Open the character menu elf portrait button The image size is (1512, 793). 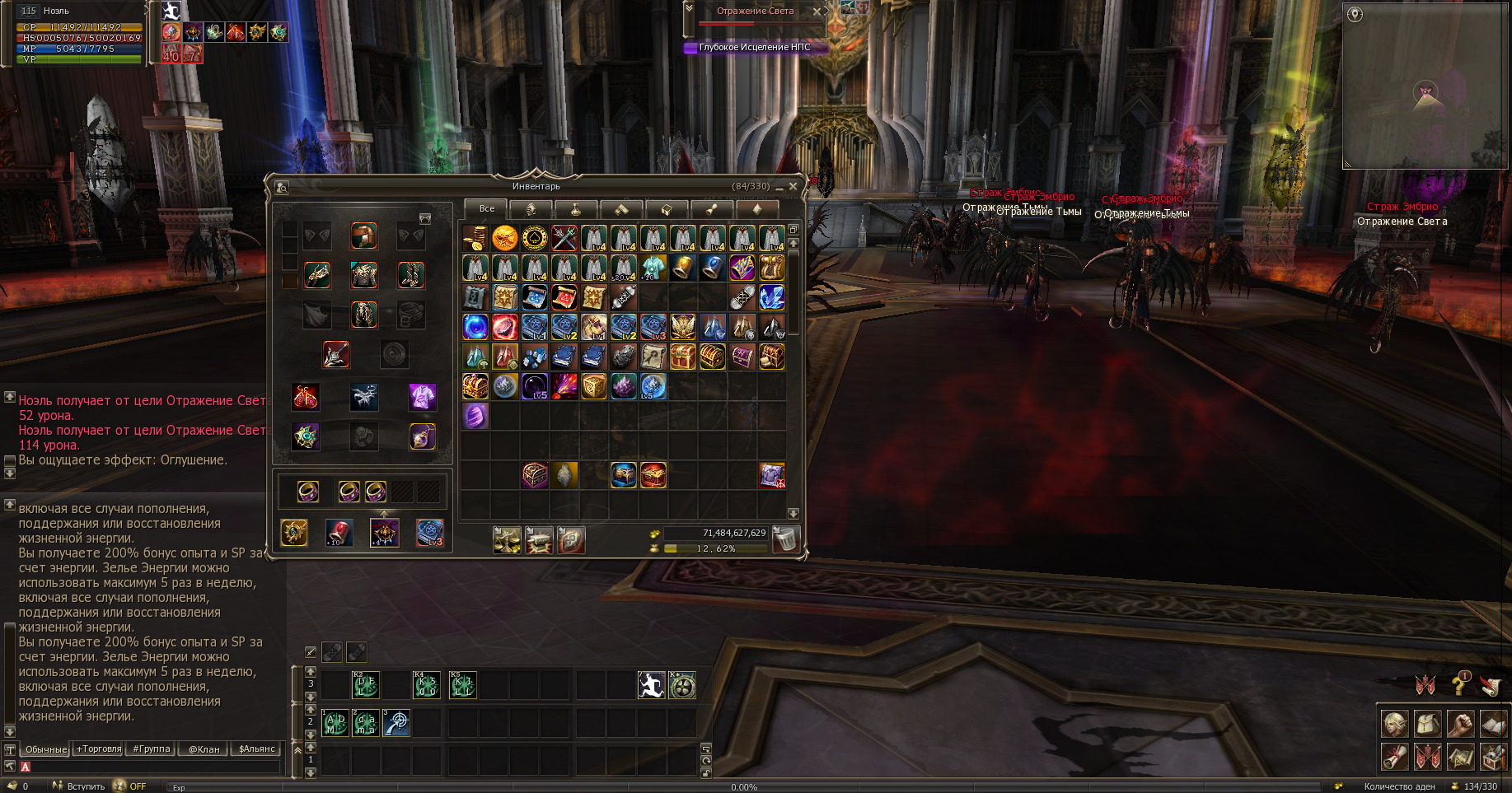[1394, 724]
